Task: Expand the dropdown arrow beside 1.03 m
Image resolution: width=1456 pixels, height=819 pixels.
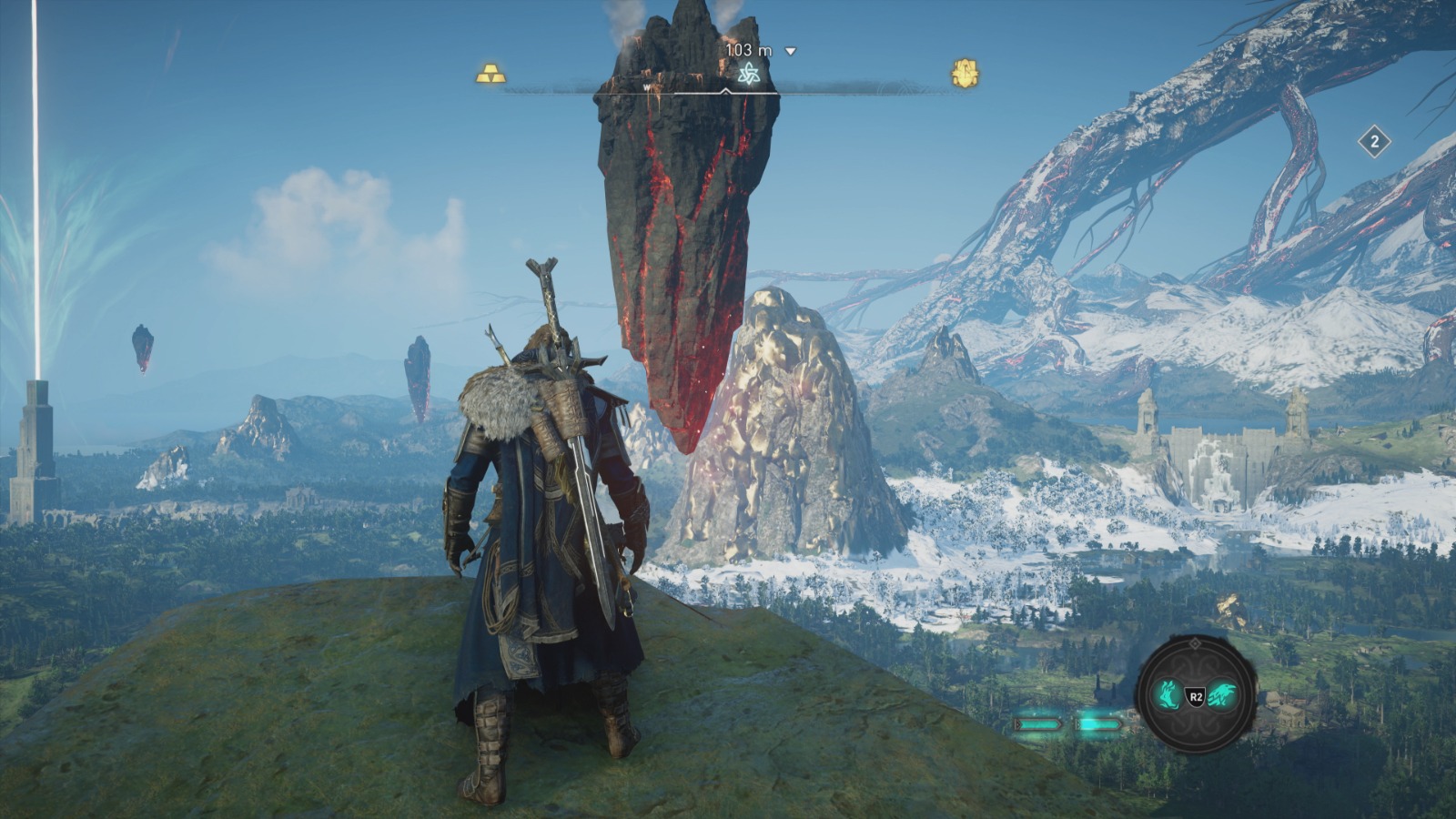Action: 789,52
